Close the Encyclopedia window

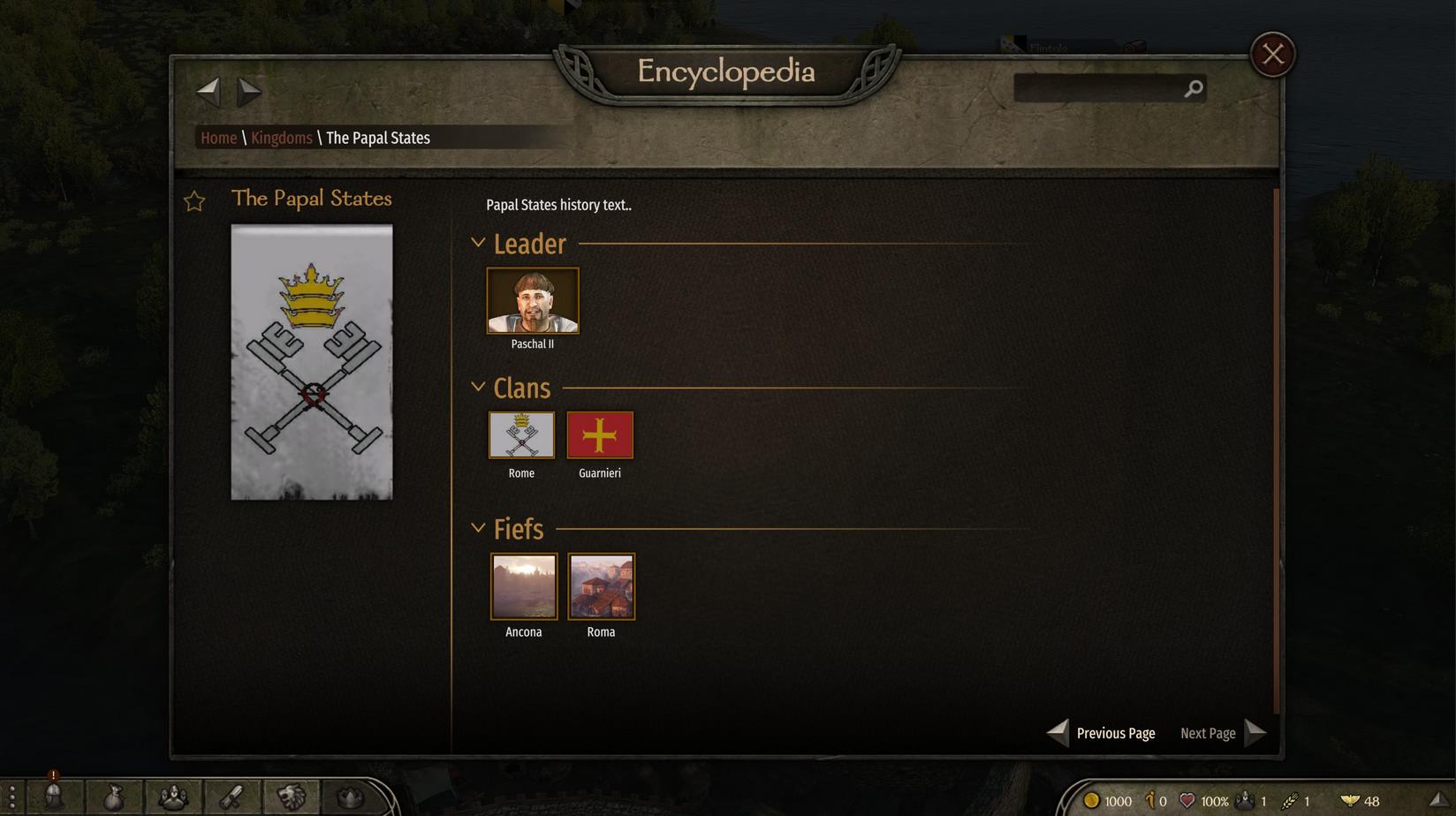1272,55
